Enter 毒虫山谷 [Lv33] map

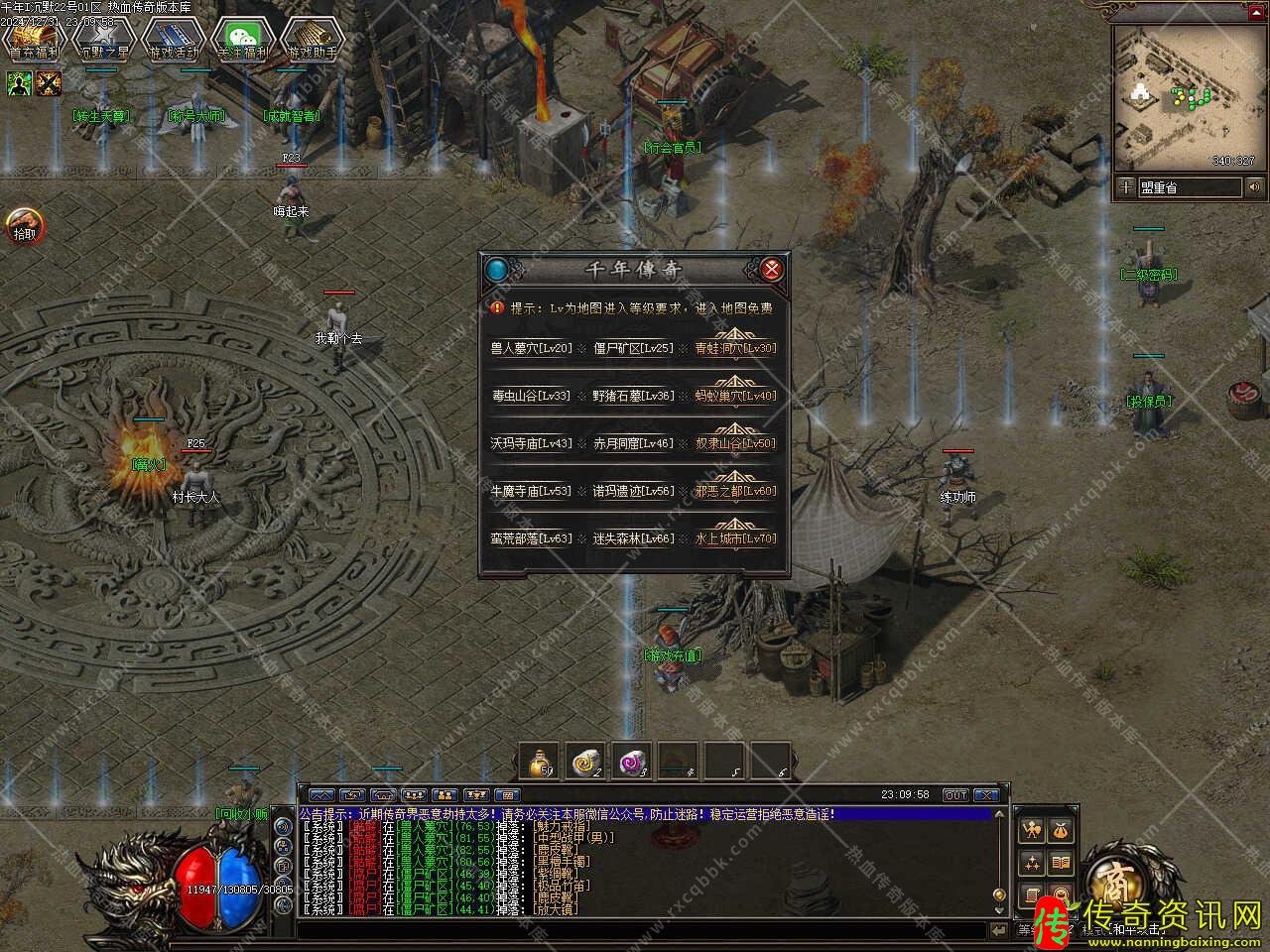point(531,396)
